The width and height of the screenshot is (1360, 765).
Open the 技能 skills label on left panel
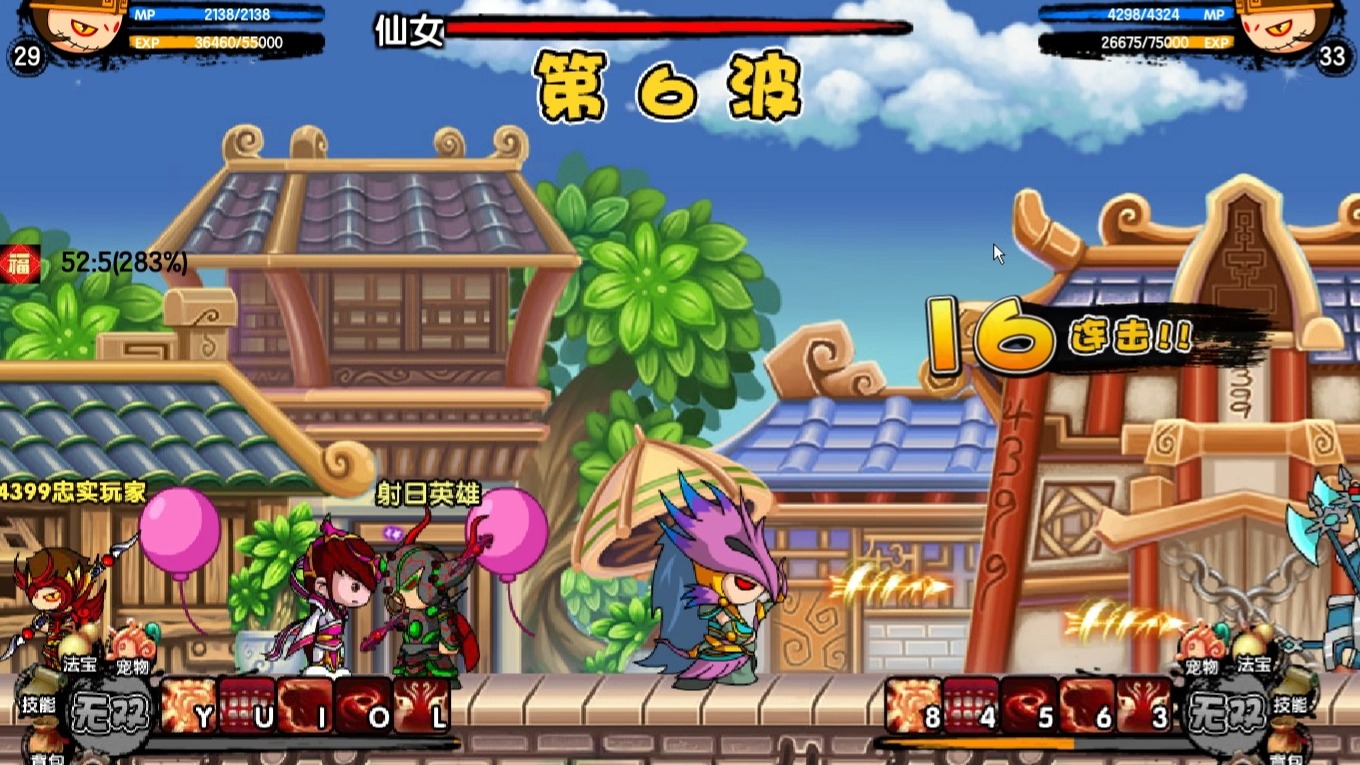click(x=39, y=703)
